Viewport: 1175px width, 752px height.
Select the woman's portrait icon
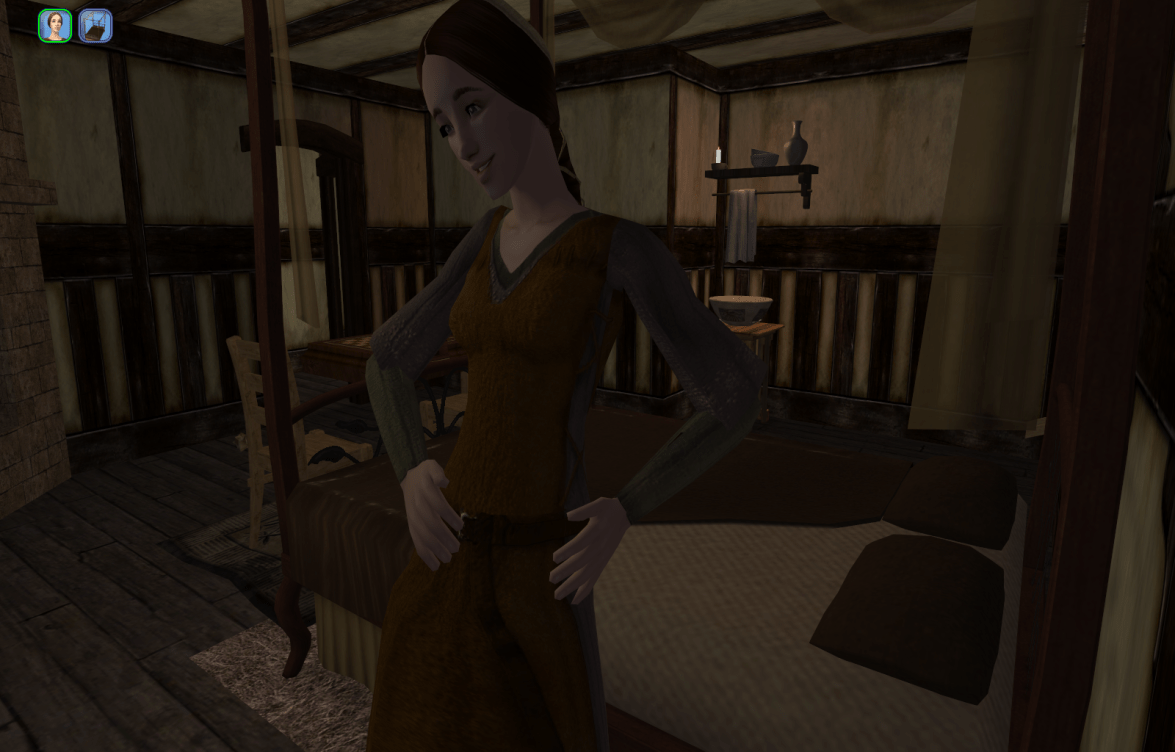pos(55,26)
